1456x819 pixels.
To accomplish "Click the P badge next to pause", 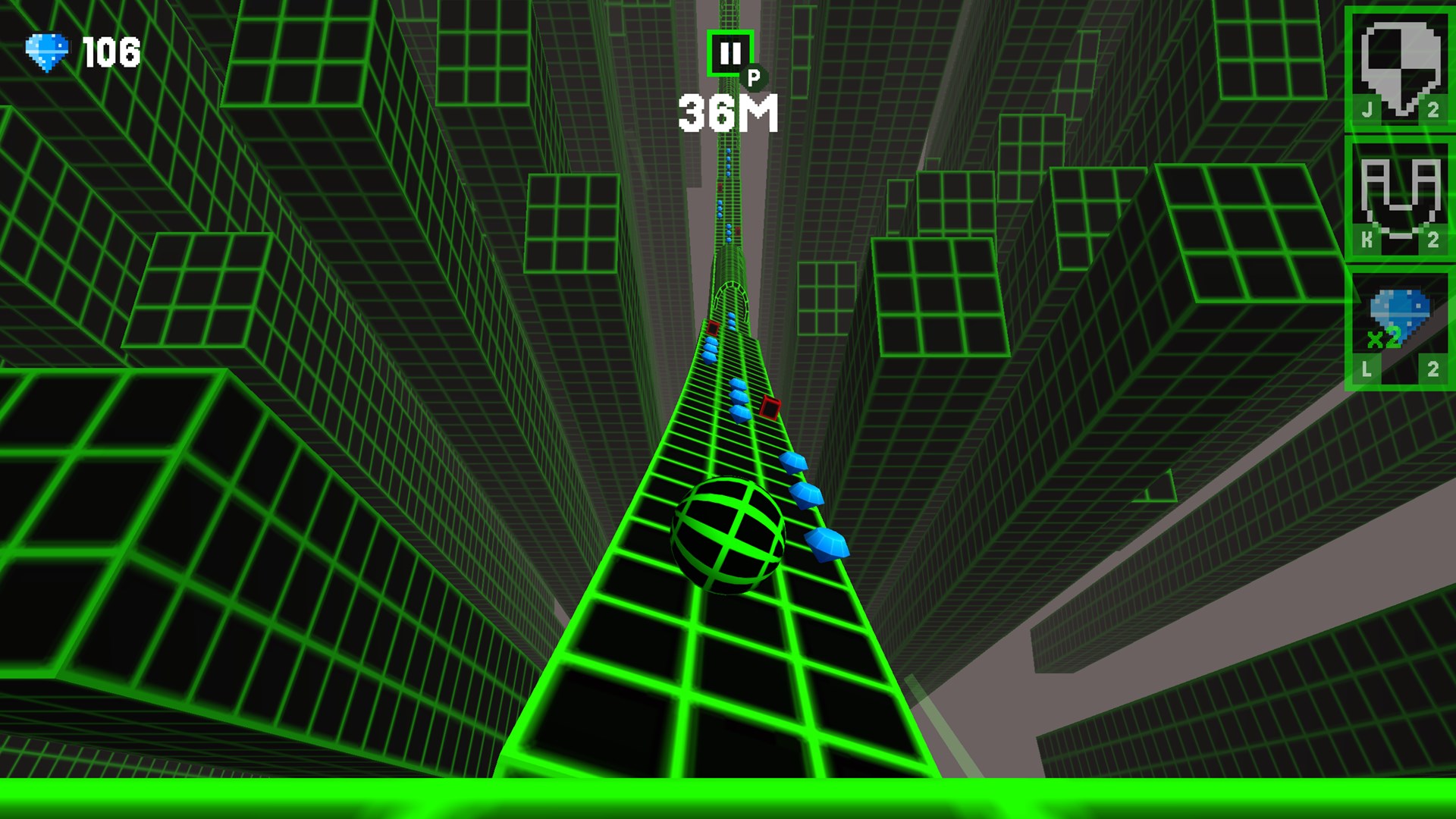I will tap(755, 78).
